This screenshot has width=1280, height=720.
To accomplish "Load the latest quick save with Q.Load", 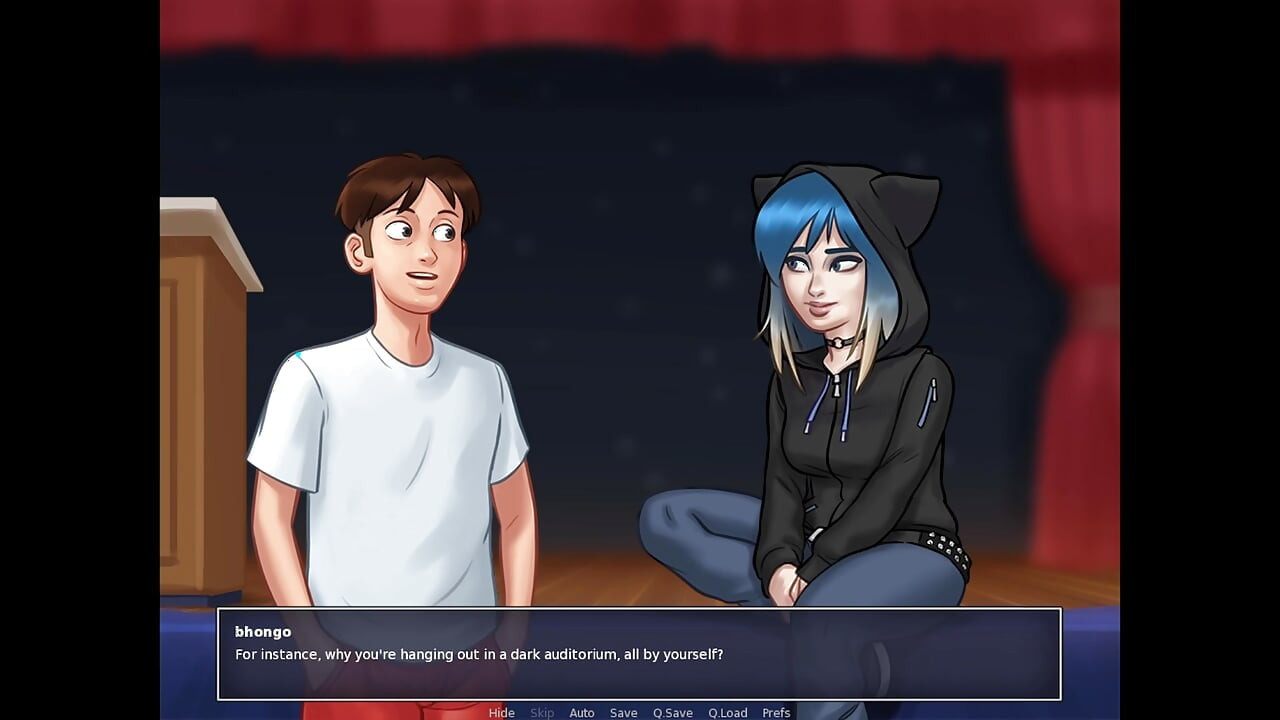I will pos(728,712).
